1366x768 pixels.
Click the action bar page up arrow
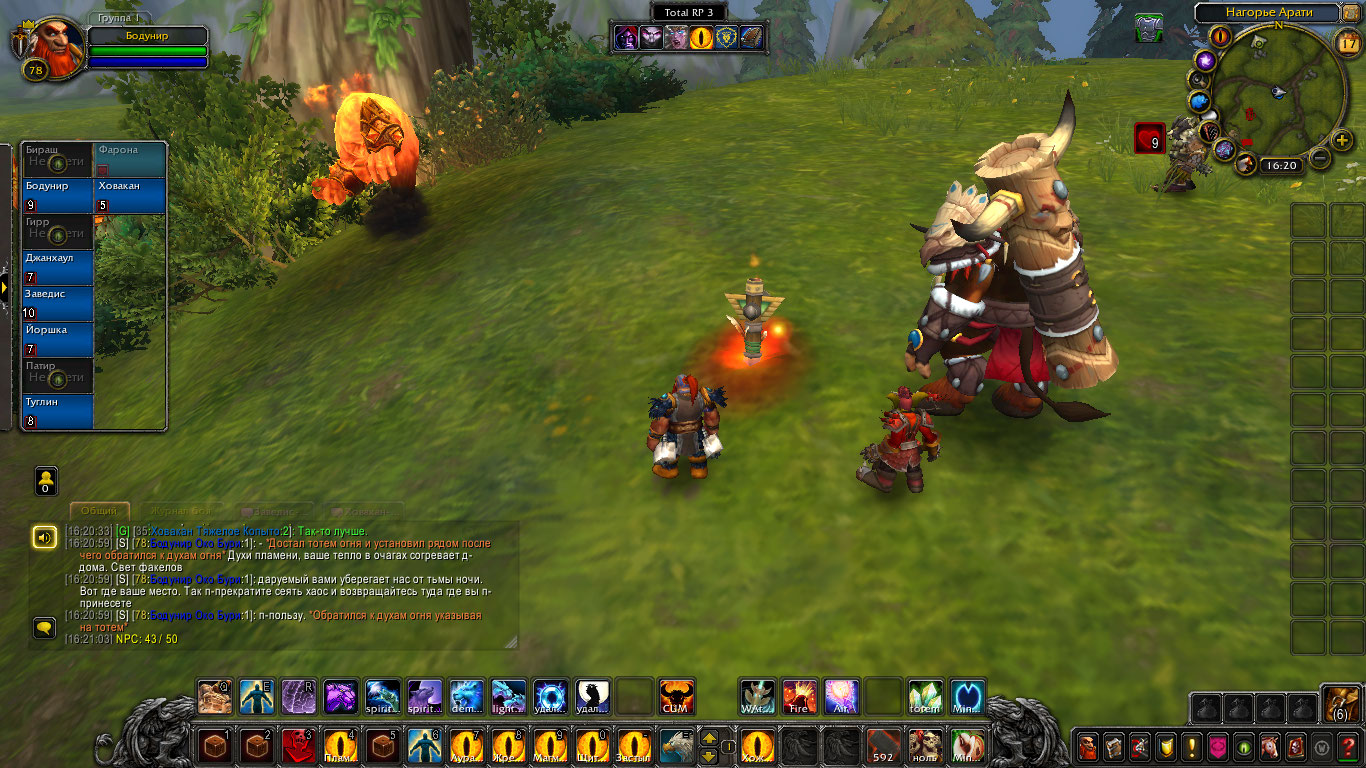(x=709, y=738)
